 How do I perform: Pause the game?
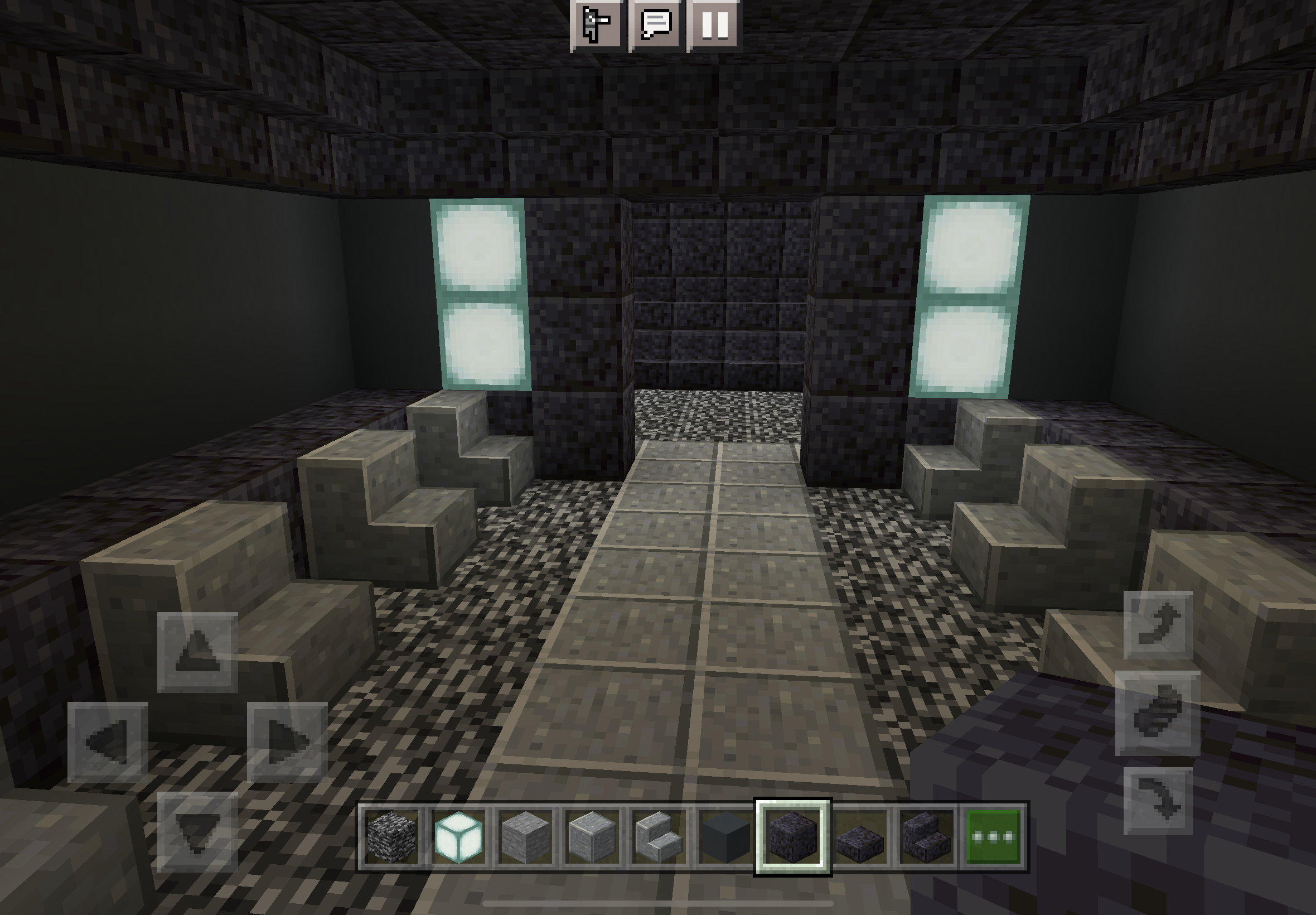[x=715, y=24]
